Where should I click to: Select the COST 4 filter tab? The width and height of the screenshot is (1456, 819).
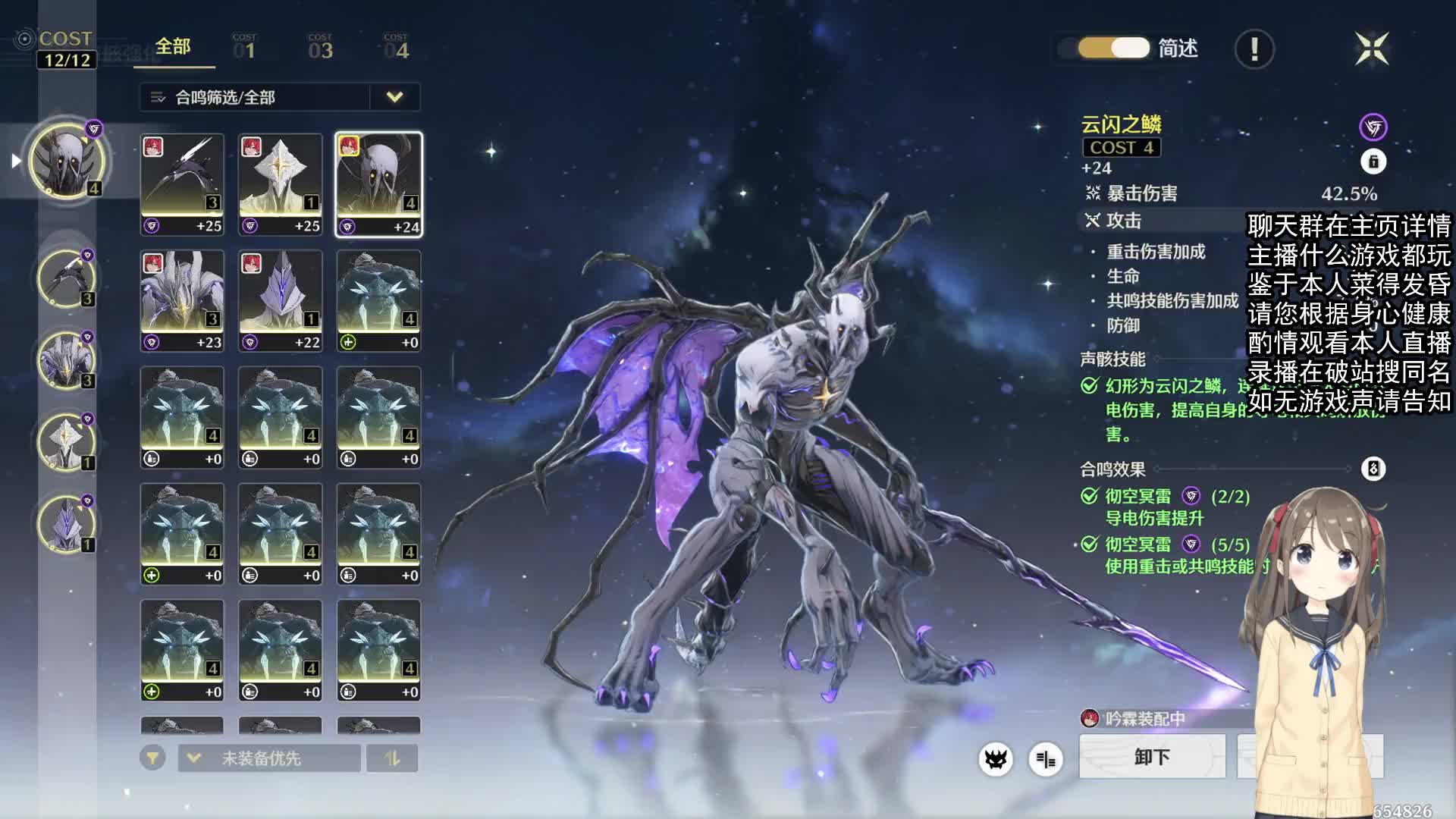[x=396, y=48]
